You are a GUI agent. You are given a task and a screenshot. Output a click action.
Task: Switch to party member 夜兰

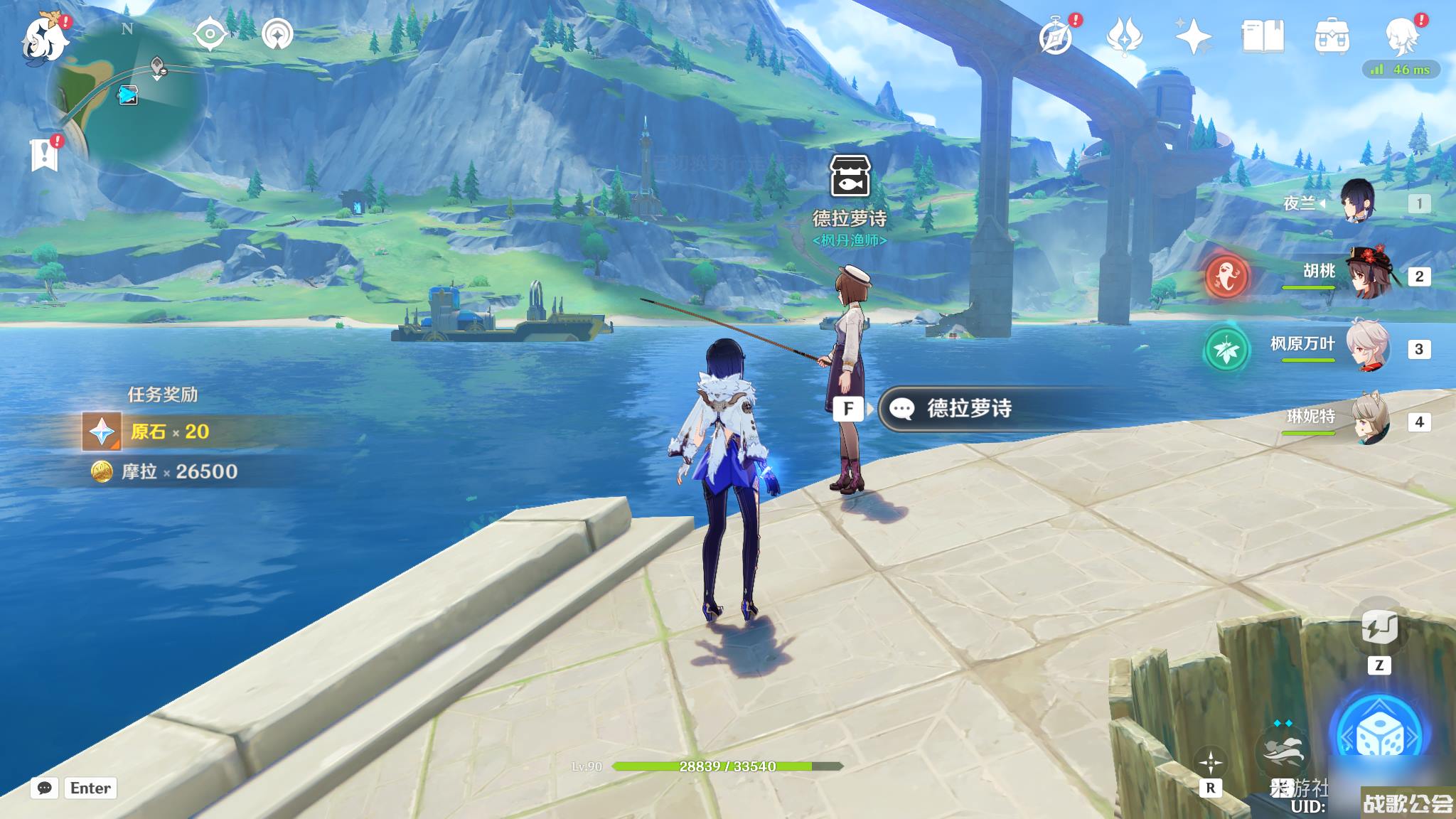(1356, 203)
